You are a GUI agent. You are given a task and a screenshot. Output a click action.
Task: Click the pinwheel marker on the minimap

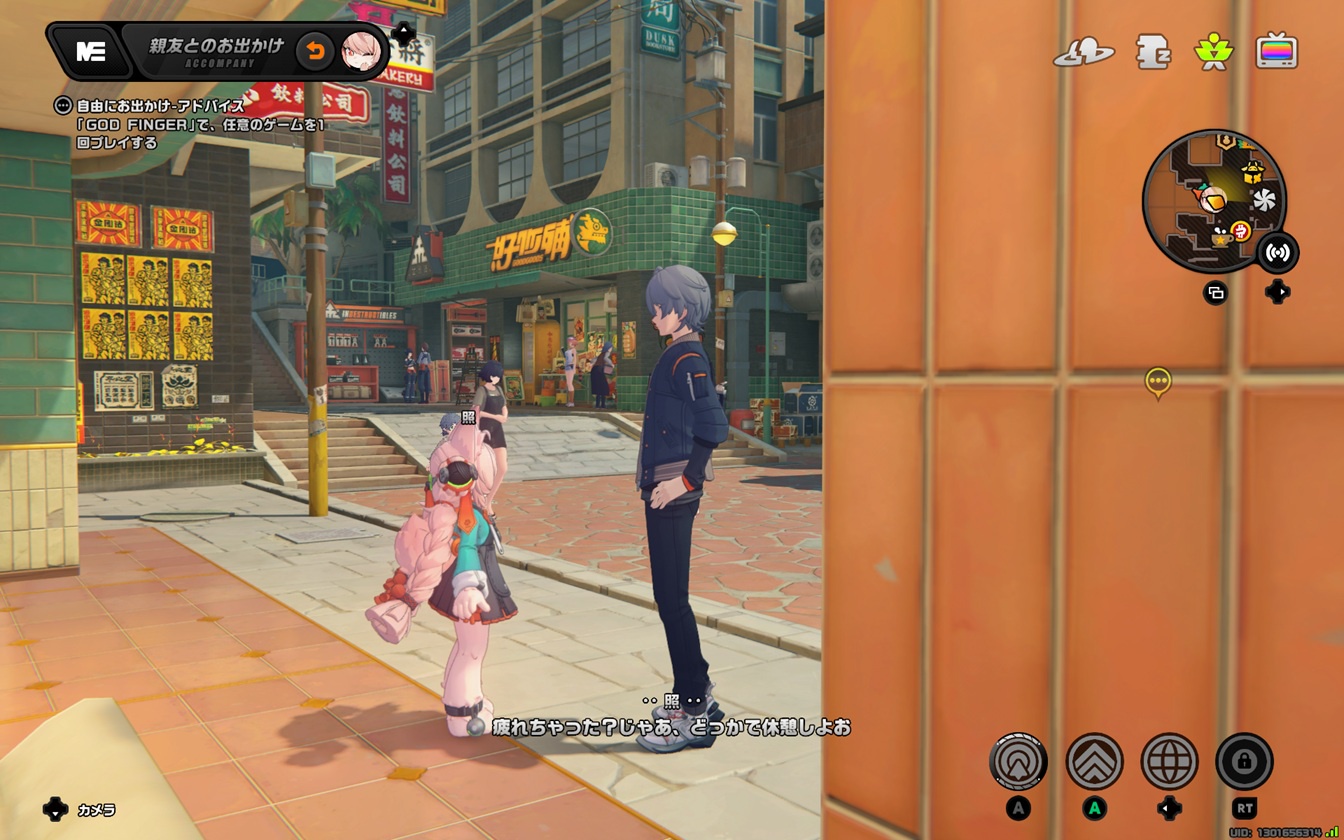1264,200
